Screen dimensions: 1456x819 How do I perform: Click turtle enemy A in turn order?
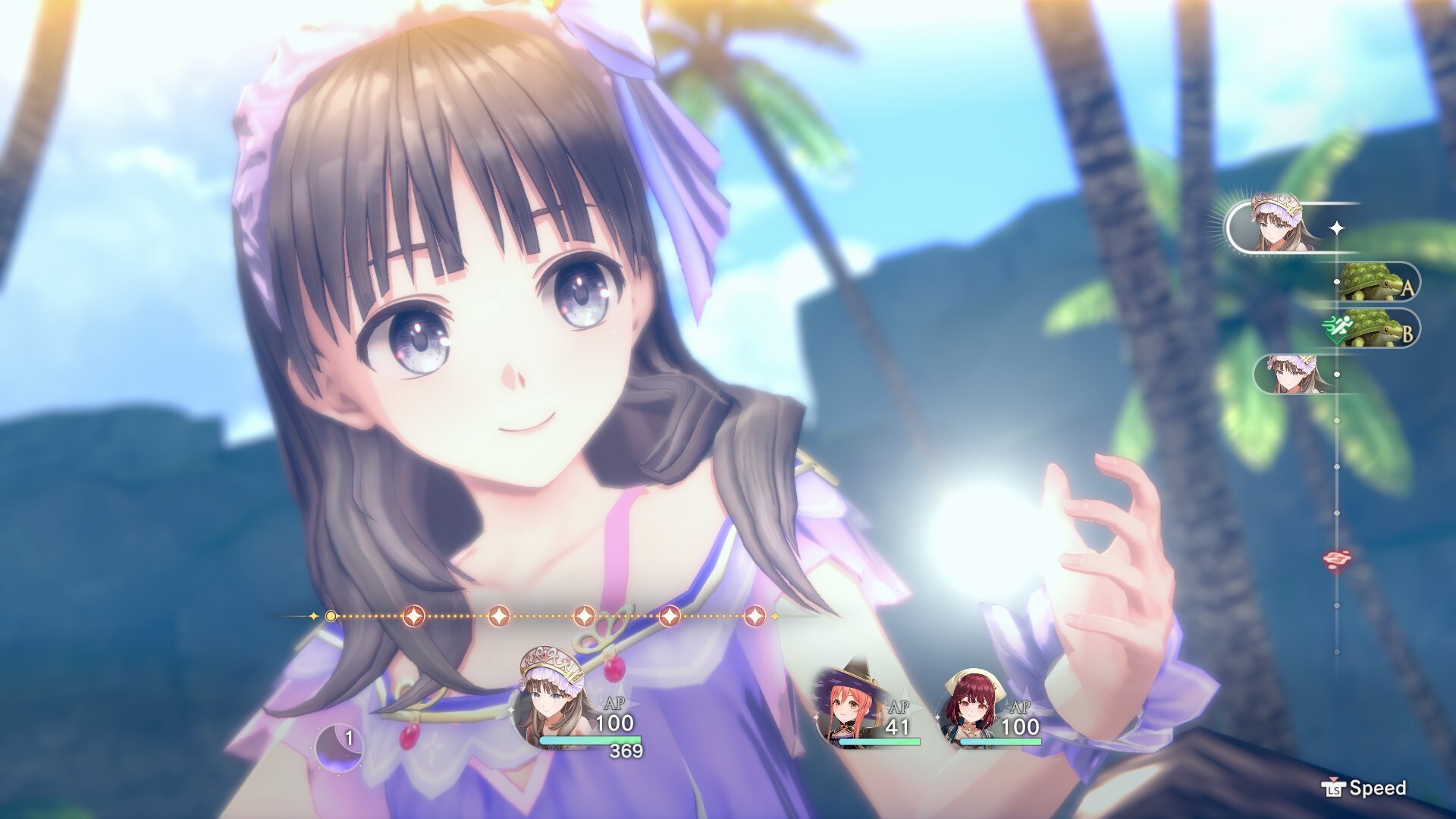coord(1371,283)
